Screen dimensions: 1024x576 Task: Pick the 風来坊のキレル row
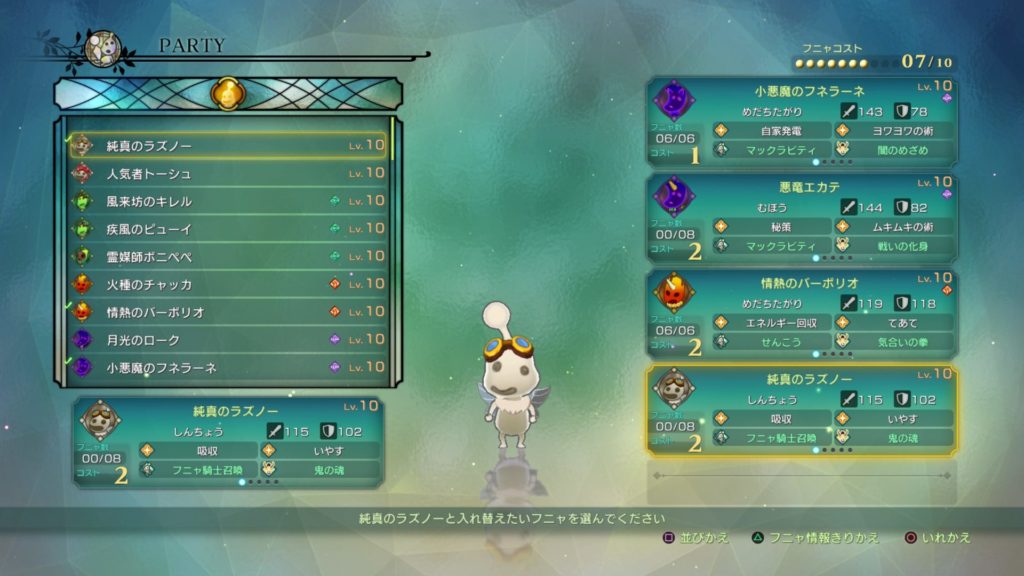228,201
